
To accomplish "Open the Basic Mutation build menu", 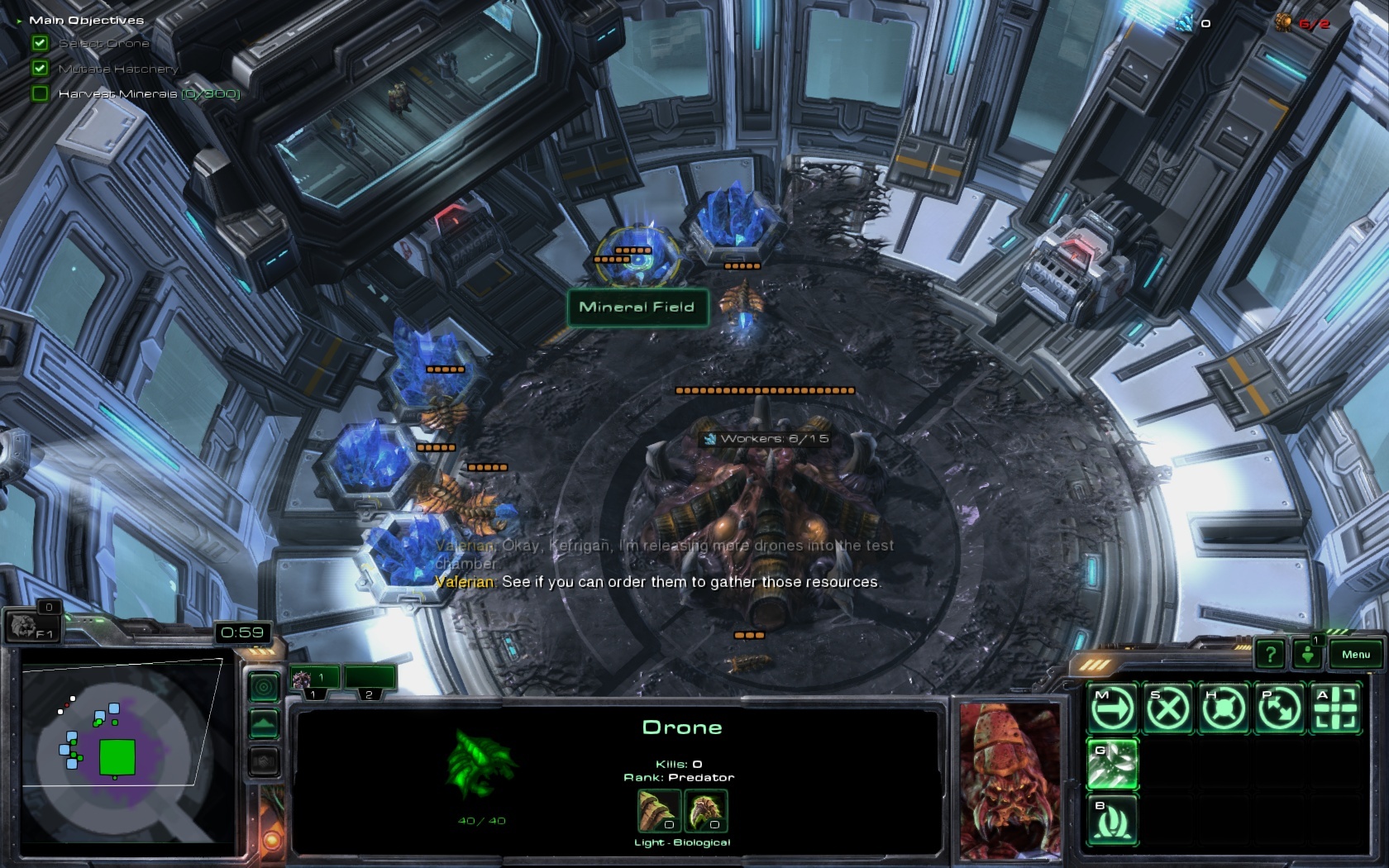I will pos(1112,820).
